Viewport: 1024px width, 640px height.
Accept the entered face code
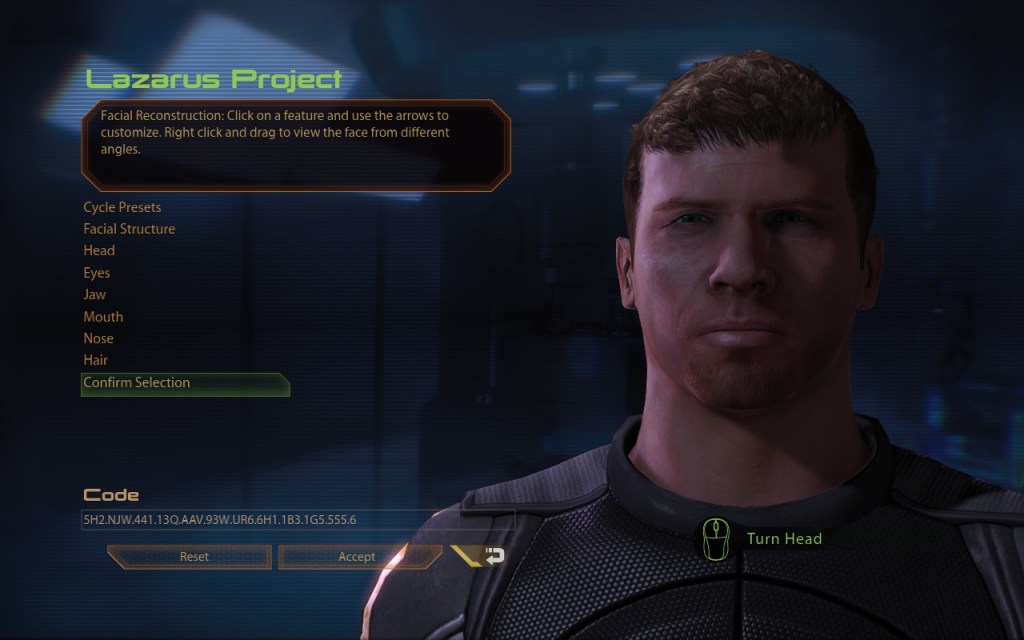point(358,557)
